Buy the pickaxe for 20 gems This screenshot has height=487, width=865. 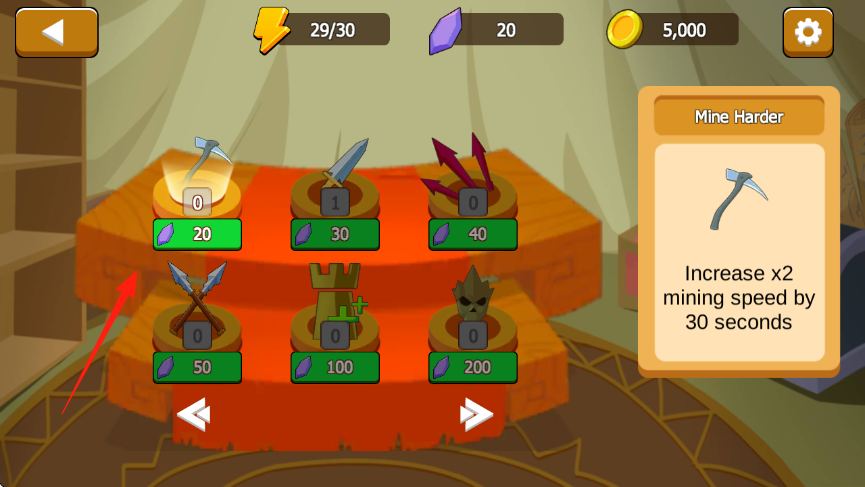198,234
